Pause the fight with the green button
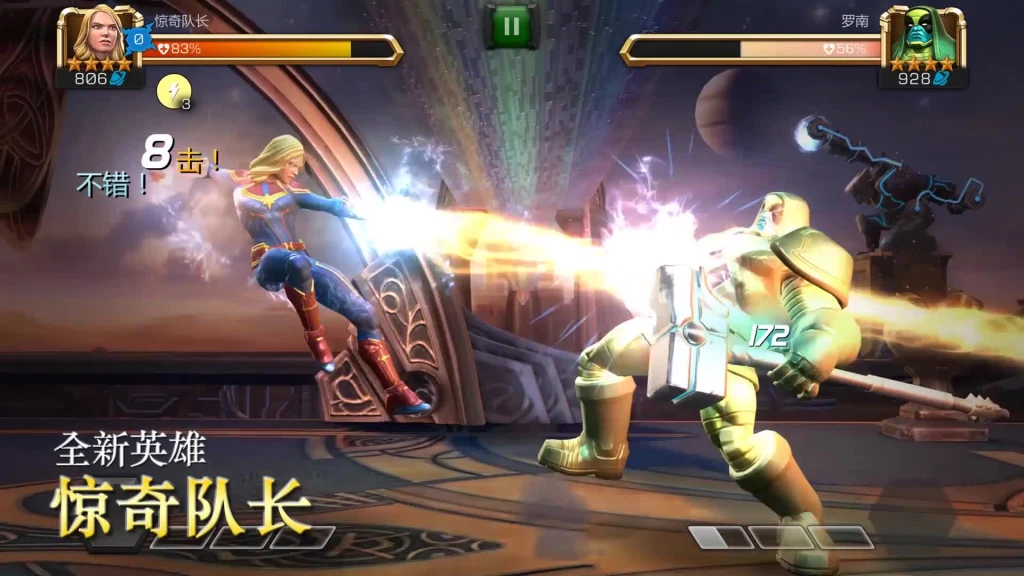The width and height of the screenshot is (1024, 576). tap(511, 26)
